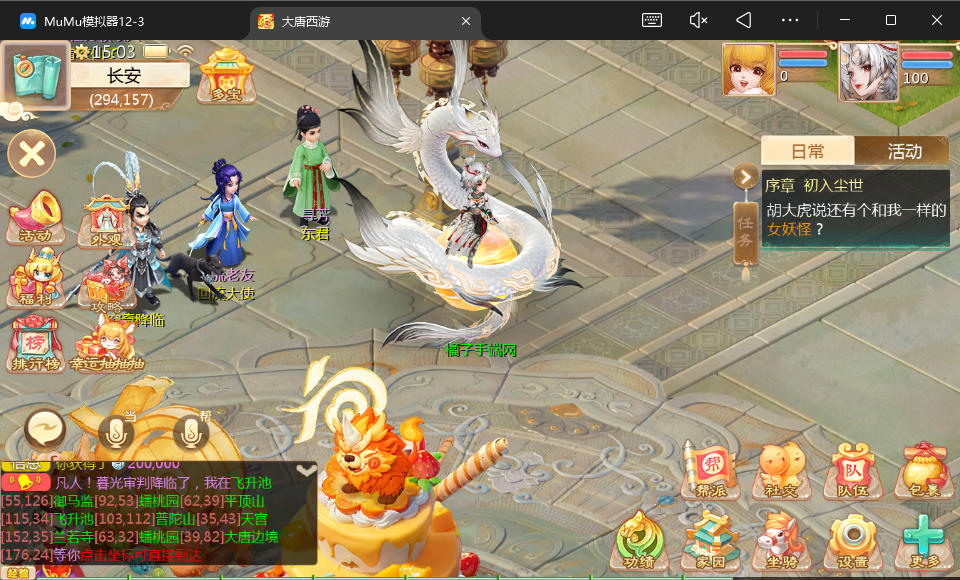Viewport: 960px width, 580px height.
Task: Open the 活动 horn icon on the left
Action: pos(36,216)
